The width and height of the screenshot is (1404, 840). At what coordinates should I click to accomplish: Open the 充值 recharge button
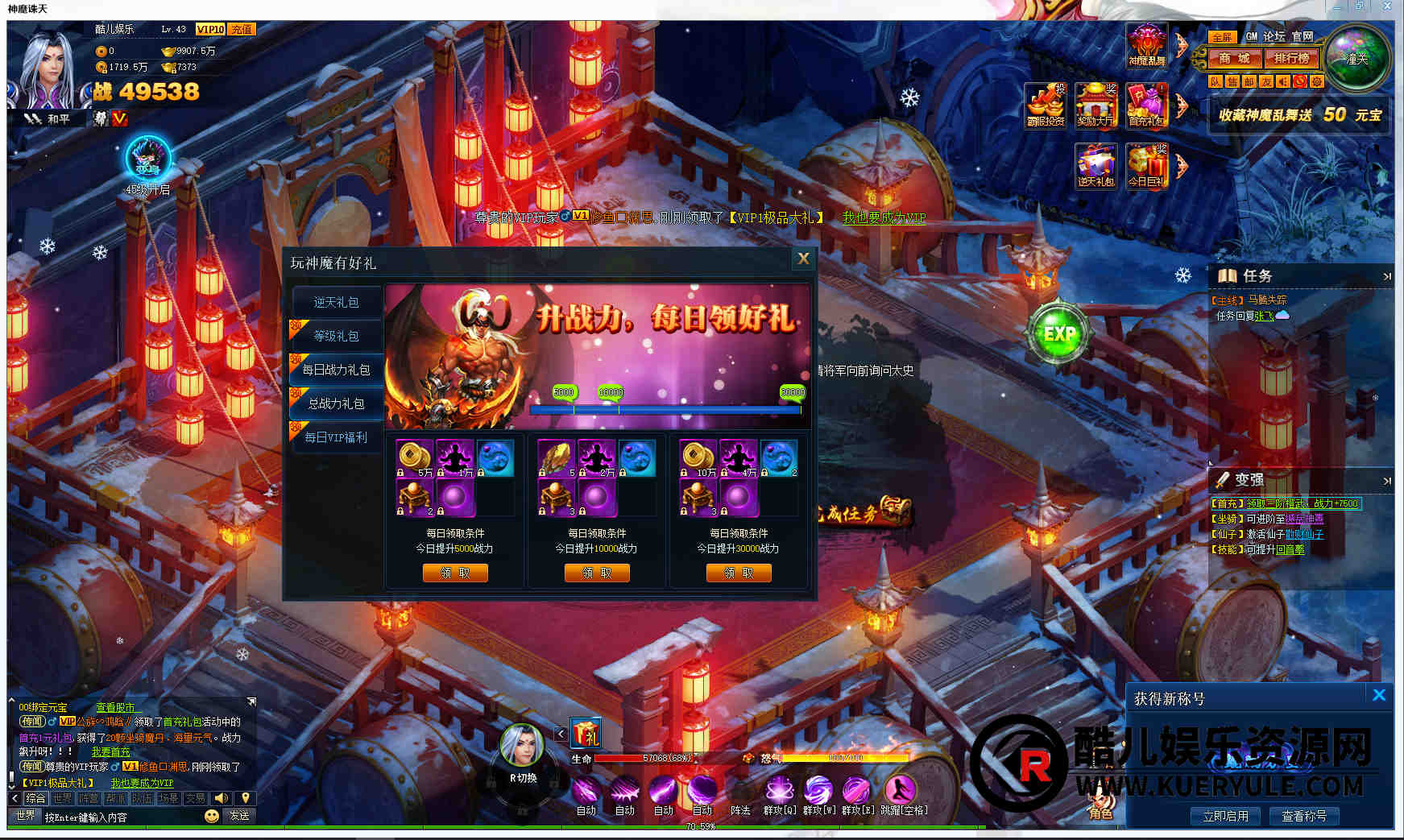pos(242,29)
